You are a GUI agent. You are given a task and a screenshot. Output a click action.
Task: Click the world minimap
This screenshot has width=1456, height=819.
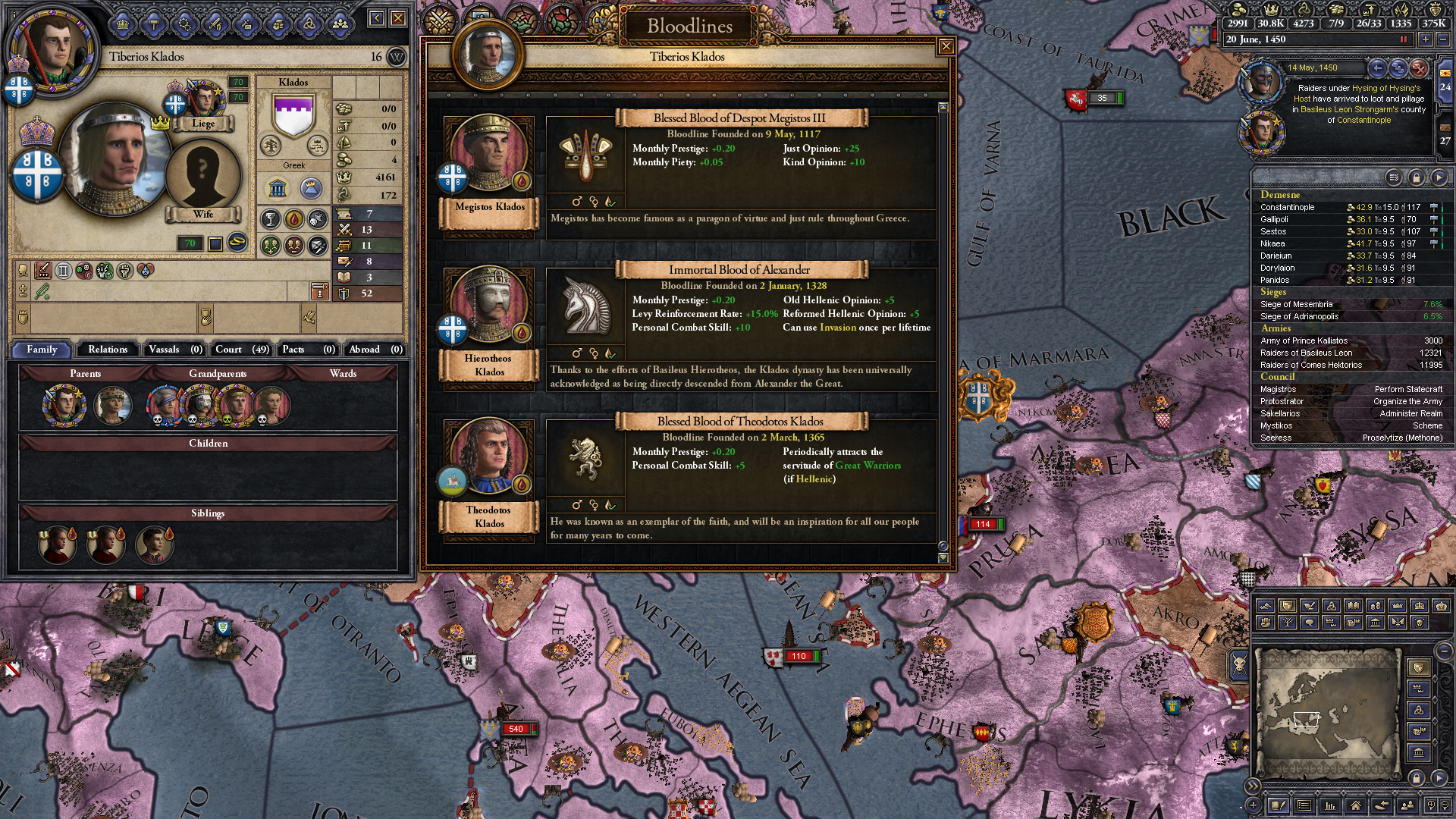click(x=1327, y=713)
